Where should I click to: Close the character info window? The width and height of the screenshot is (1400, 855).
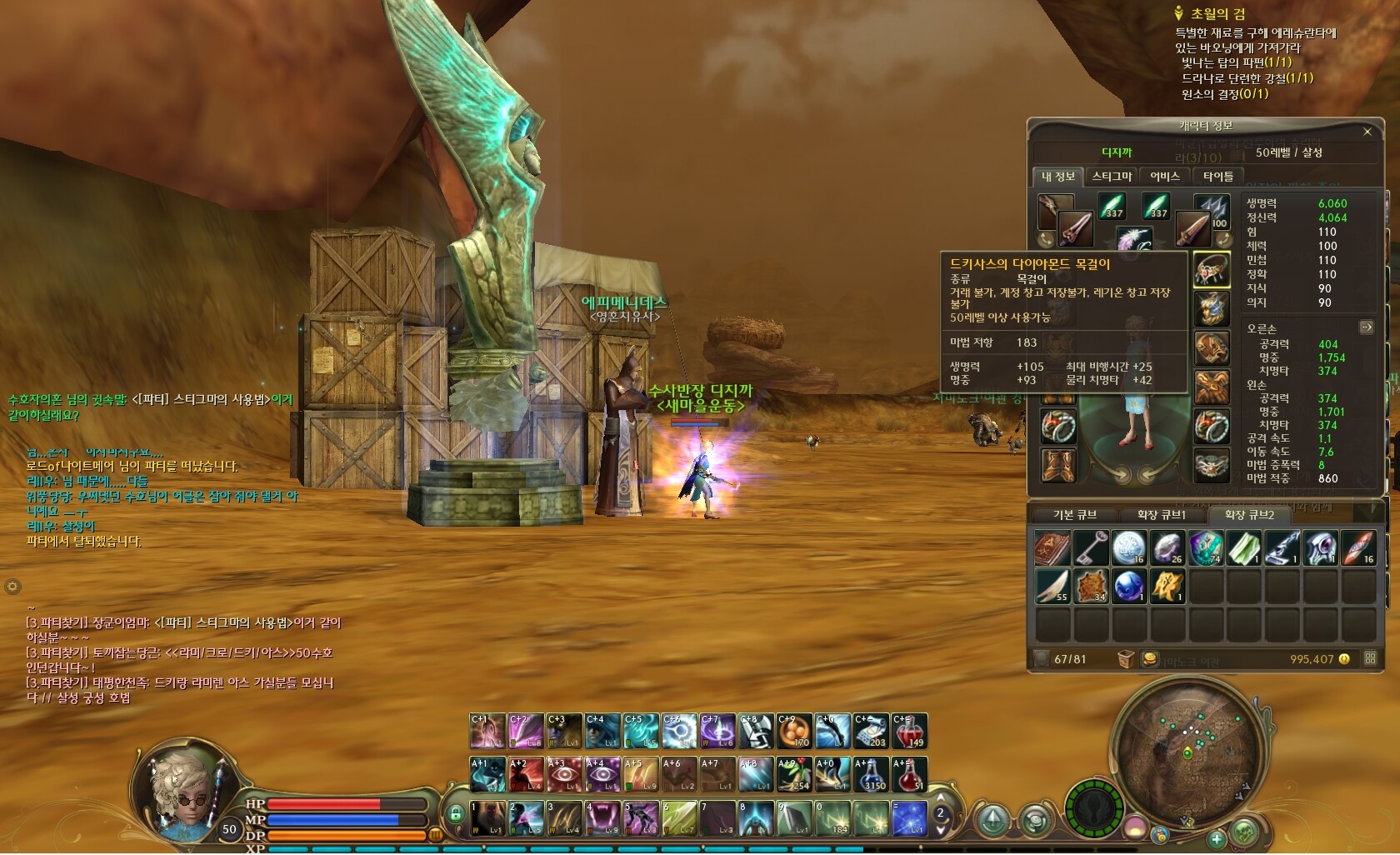(x=1367, y=132)
